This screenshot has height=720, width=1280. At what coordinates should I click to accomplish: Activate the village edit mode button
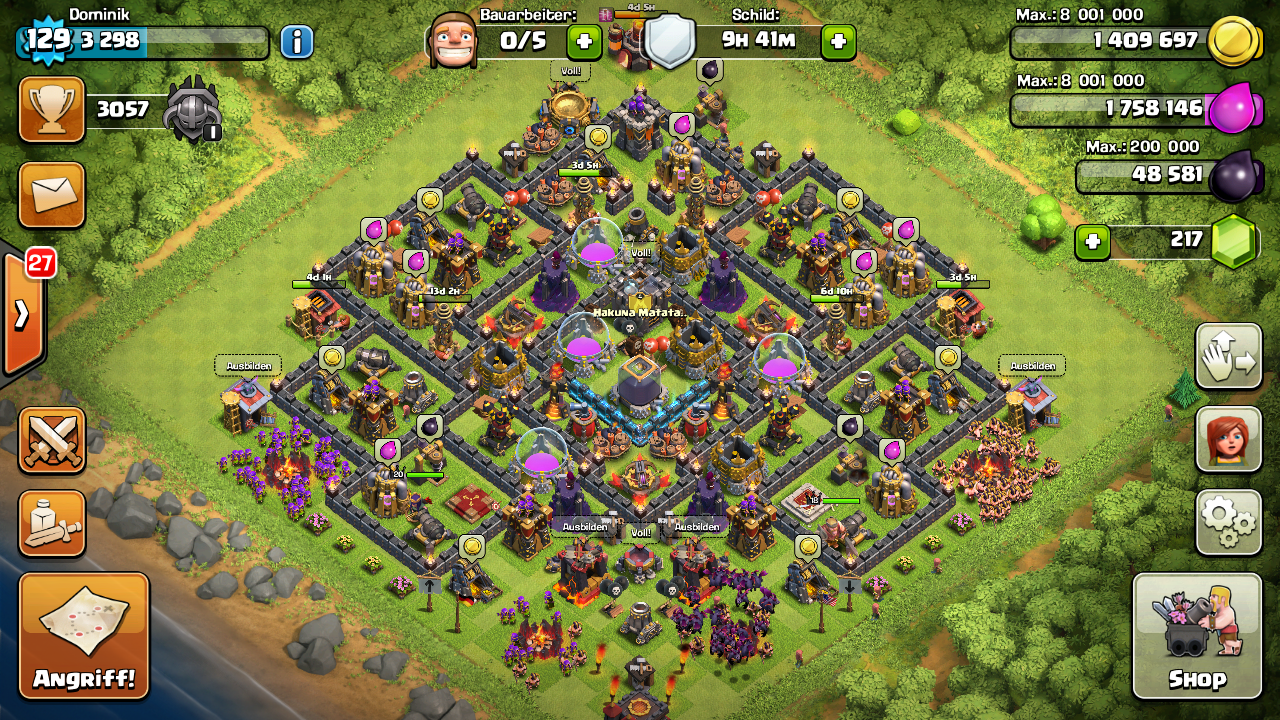[x=1228, y=356]
